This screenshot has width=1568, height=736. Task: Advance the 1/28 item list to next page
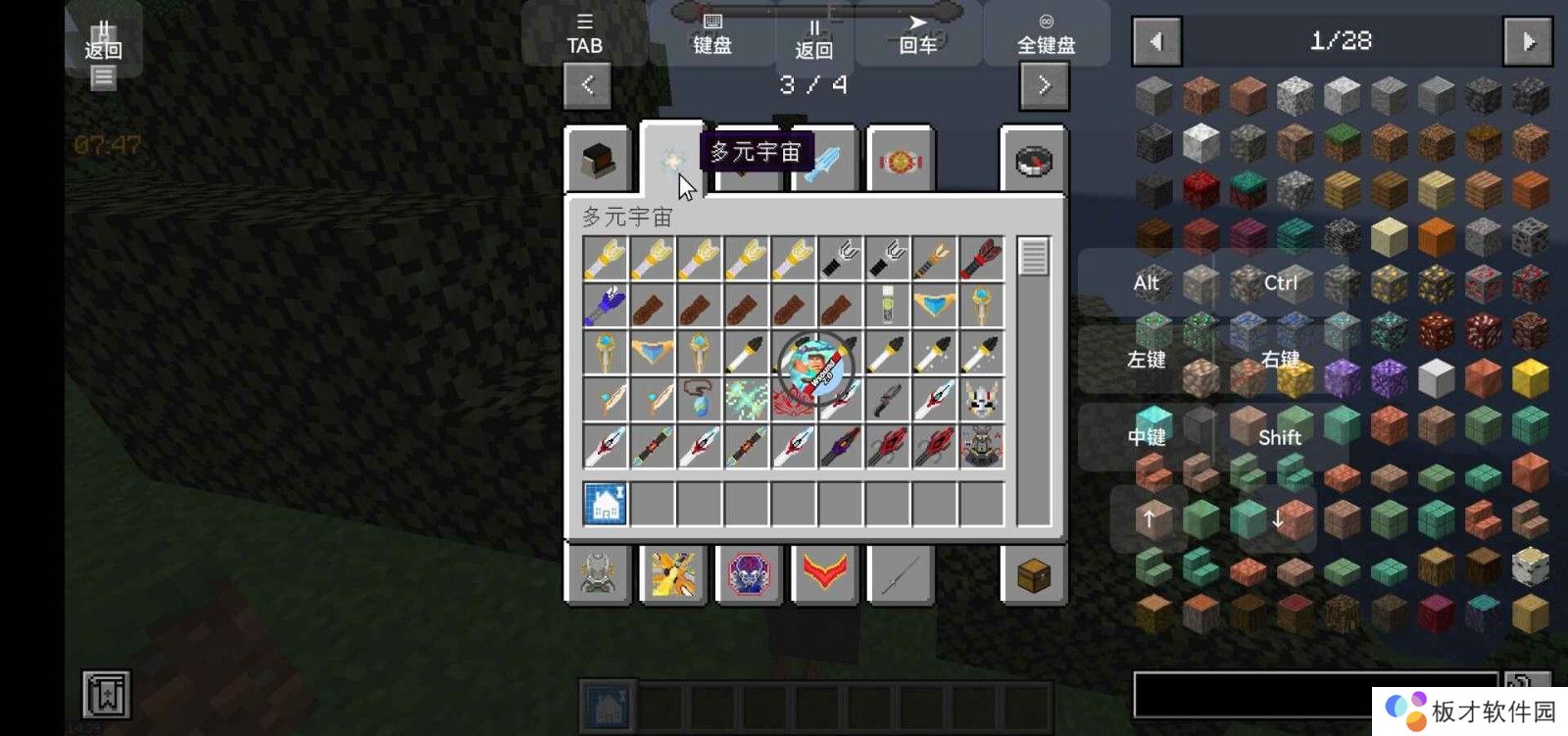click(1528, 41)
